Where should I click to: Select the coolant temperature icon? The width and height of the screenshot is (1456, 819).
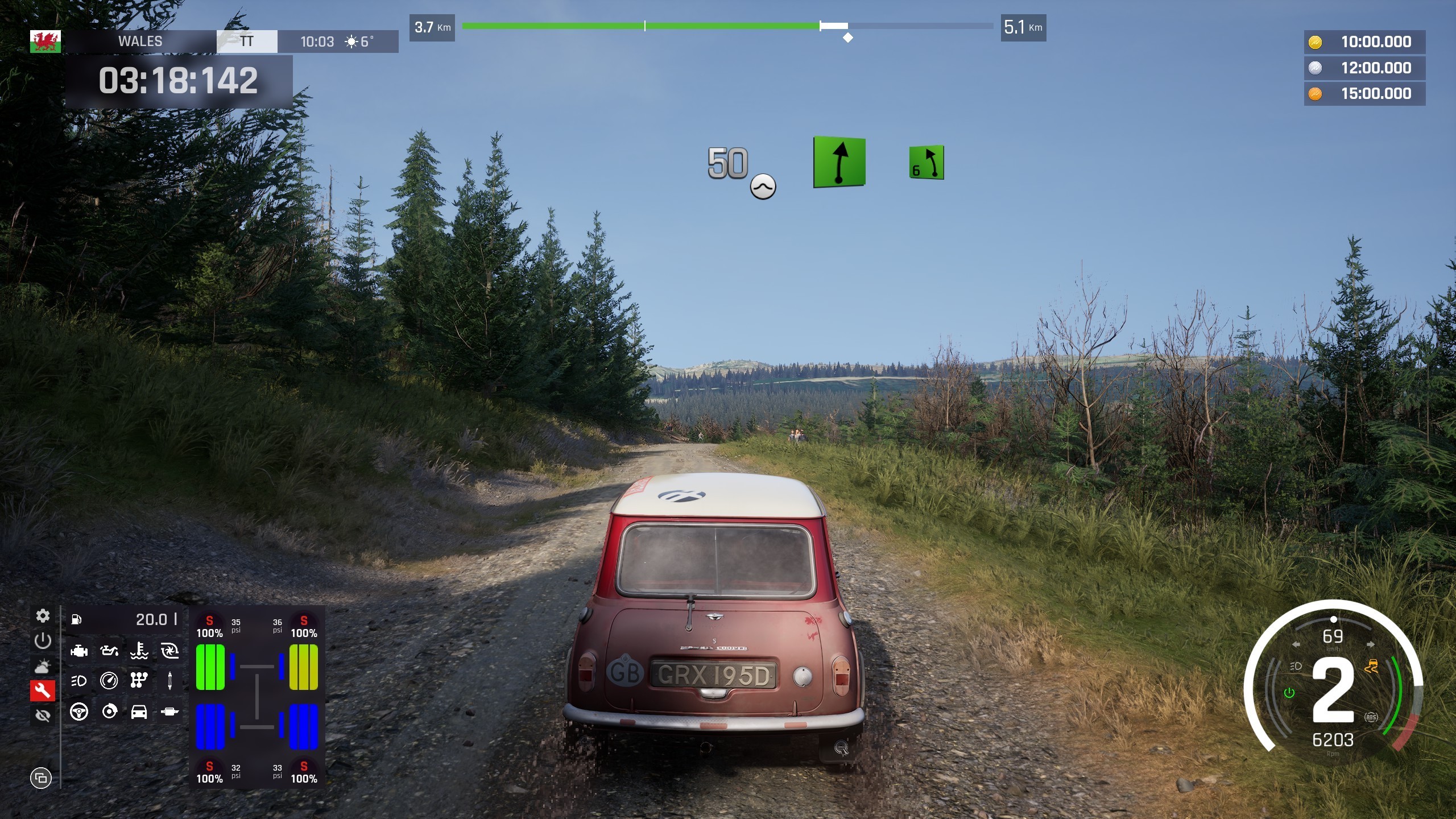(139, 651)
